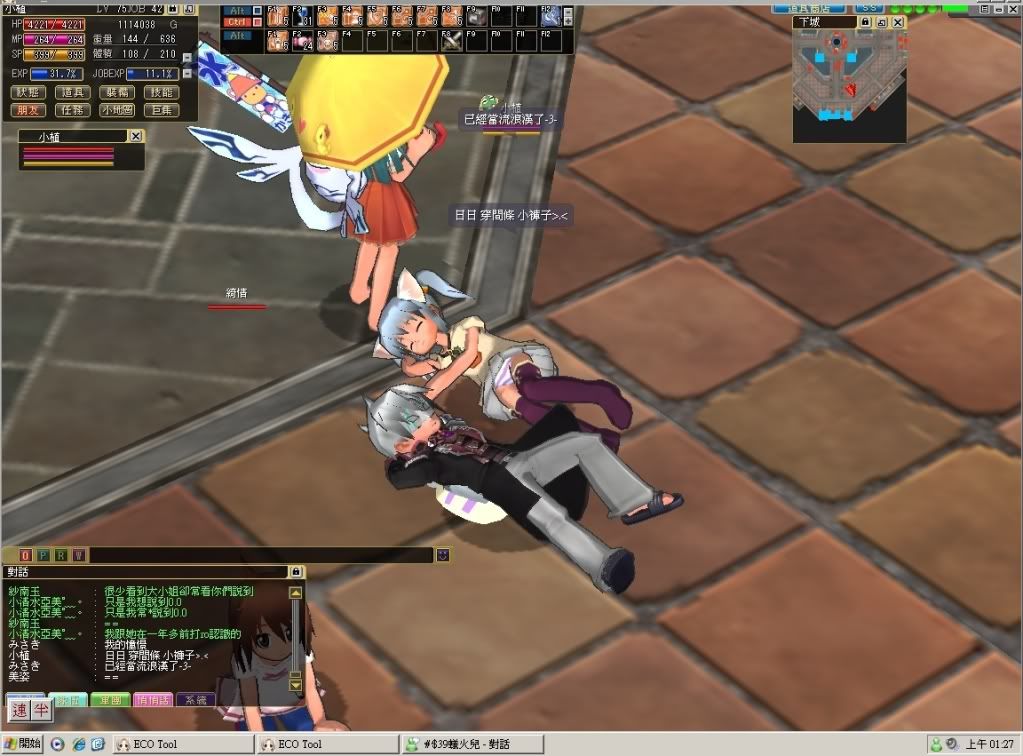Toggle the 小地圖 minimap button
Image resolution: width=1023 pixels, height=756 pixels.
click(117, 110)
